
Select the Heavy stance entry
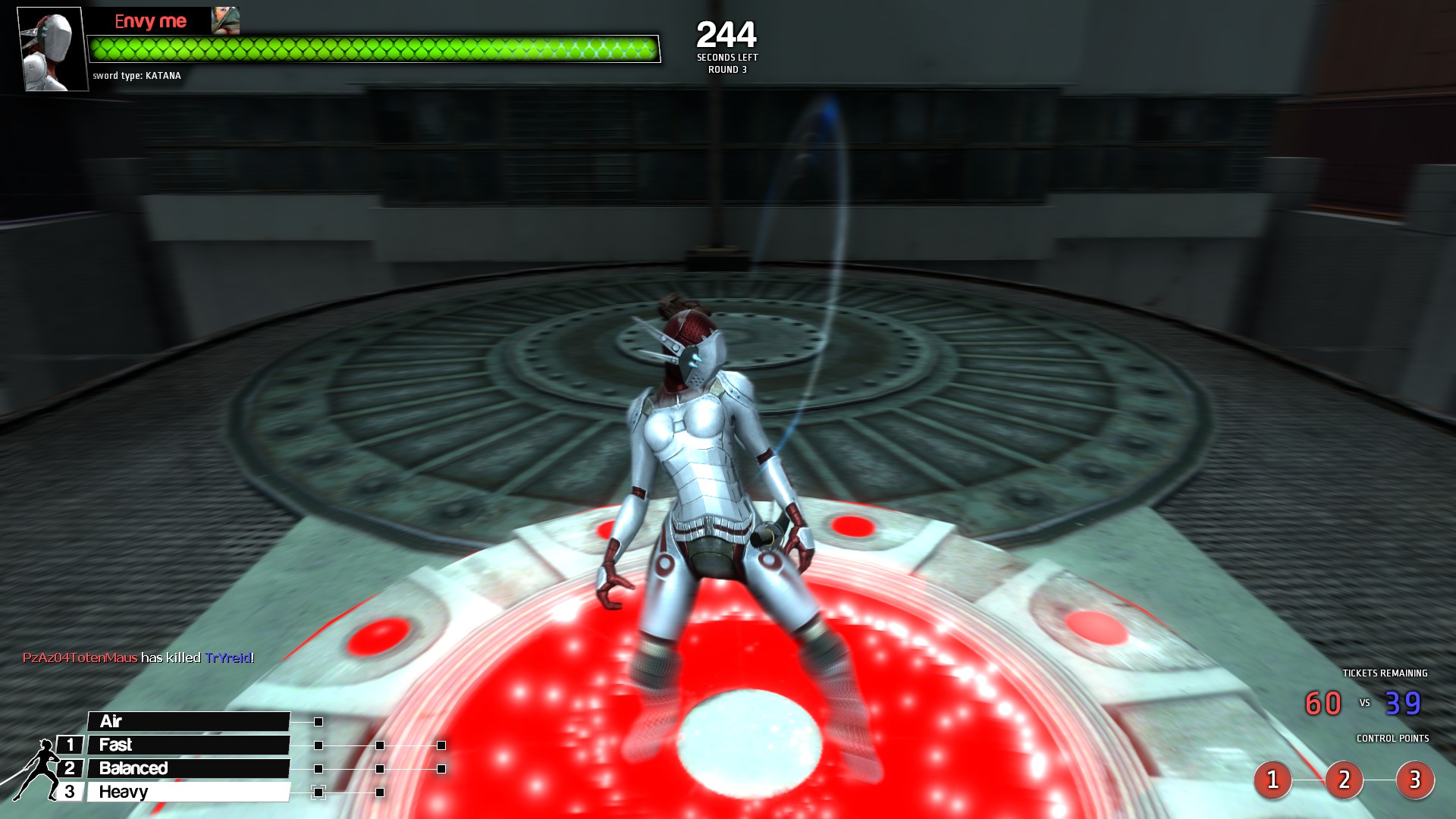[x=190, y=791]
